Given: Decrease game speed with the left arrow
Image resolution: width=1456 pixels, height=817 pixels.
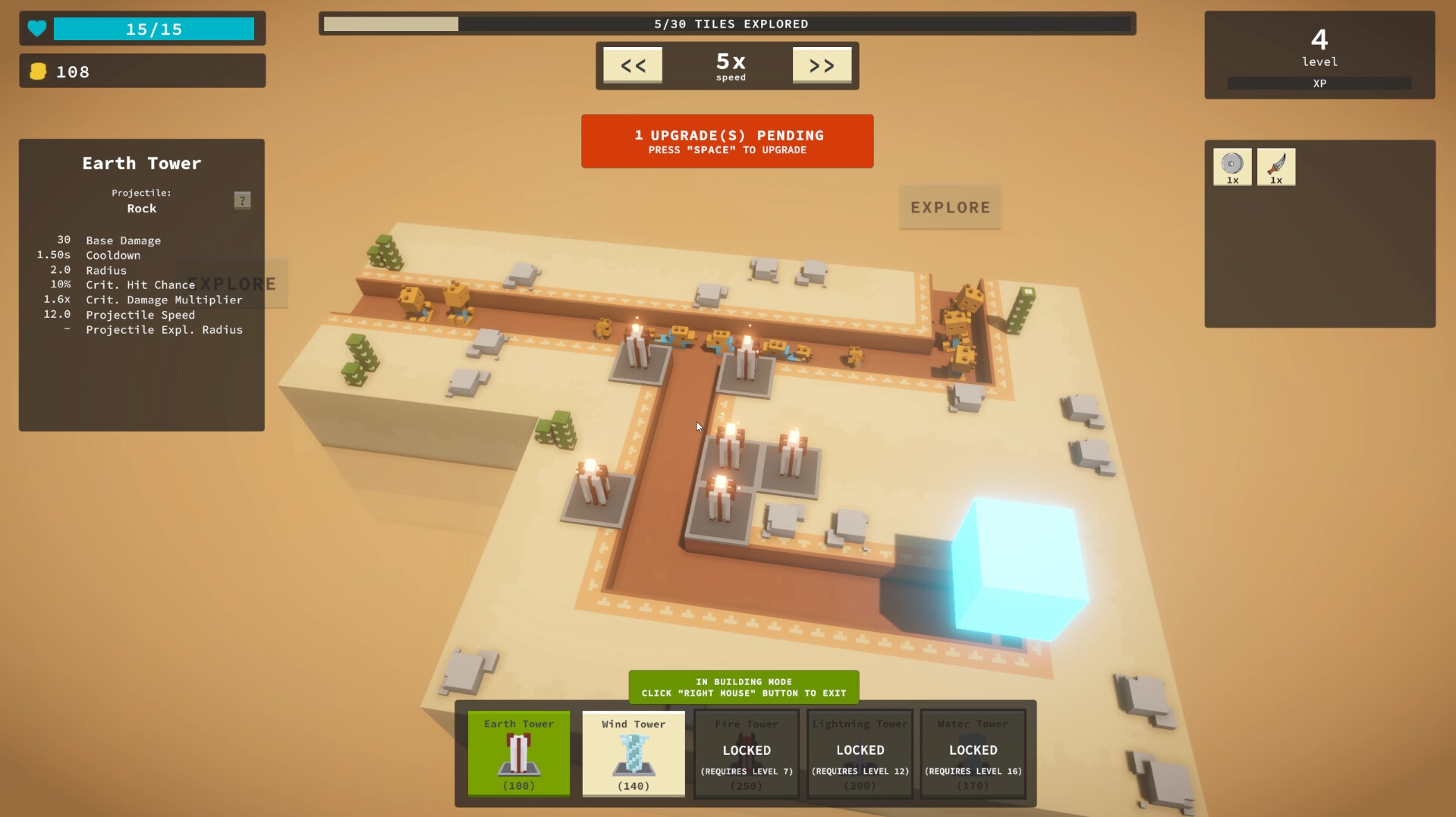Looking at the screenshot, I should [x=632, y=65].
